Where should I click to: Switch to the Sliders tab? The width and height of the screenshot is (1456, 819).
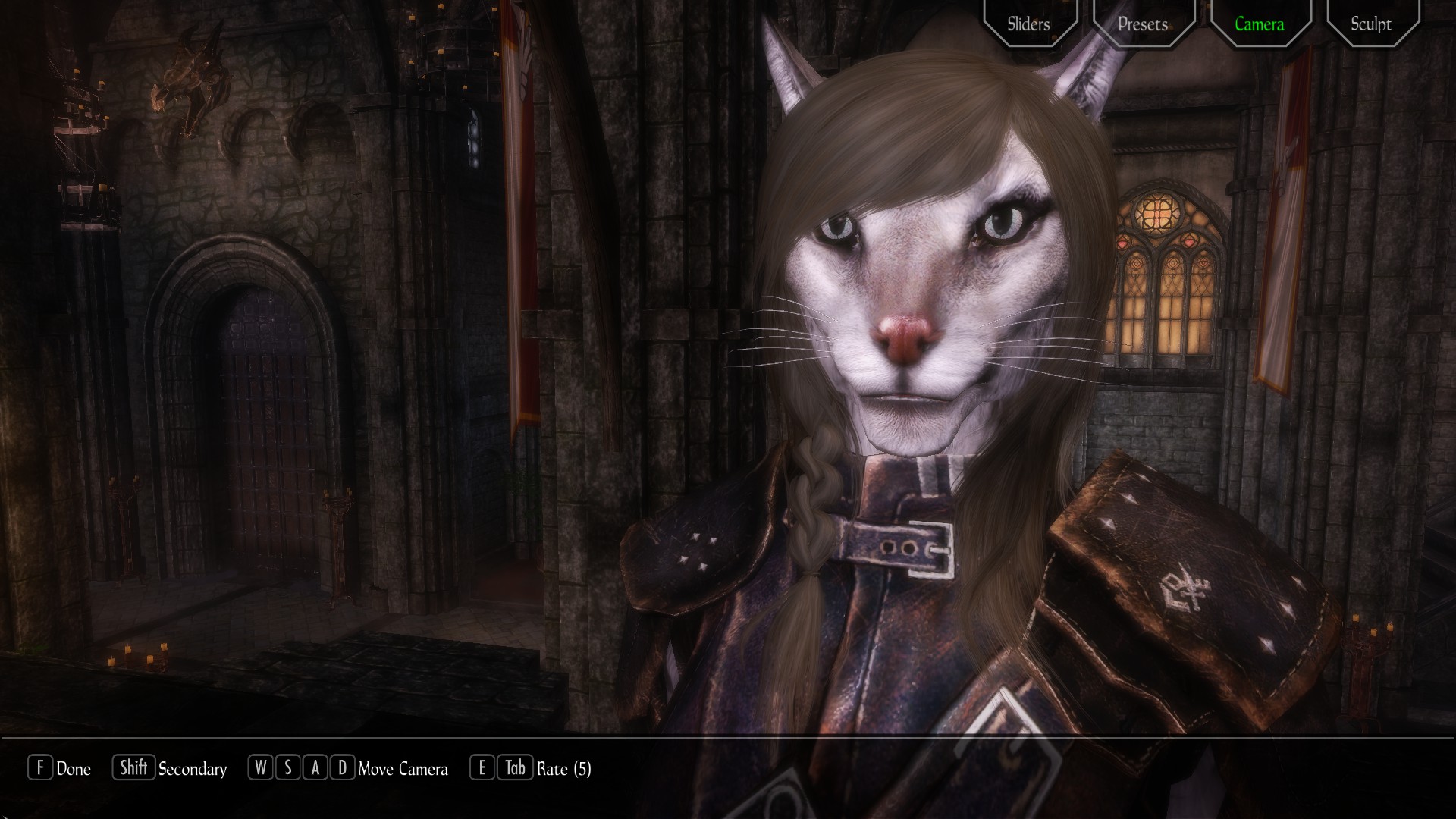click(x=1028, y=24)
